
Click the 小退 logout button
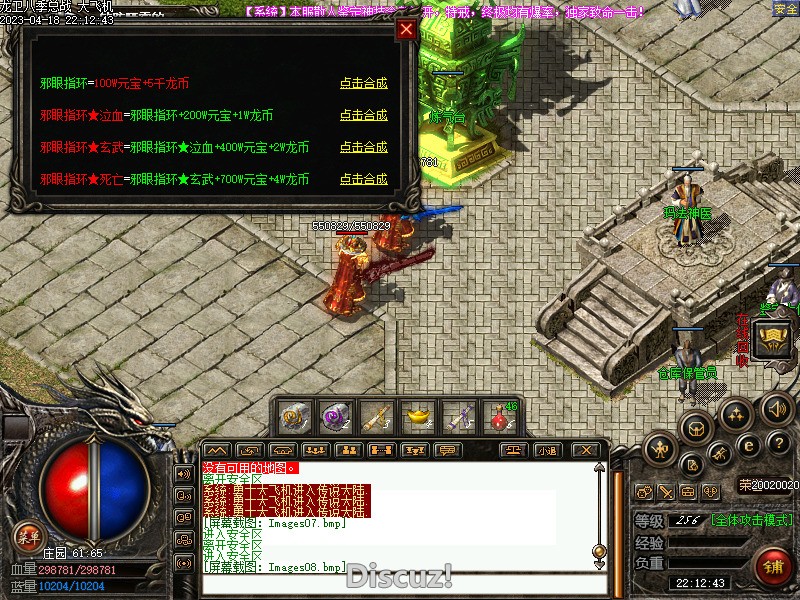547,450
